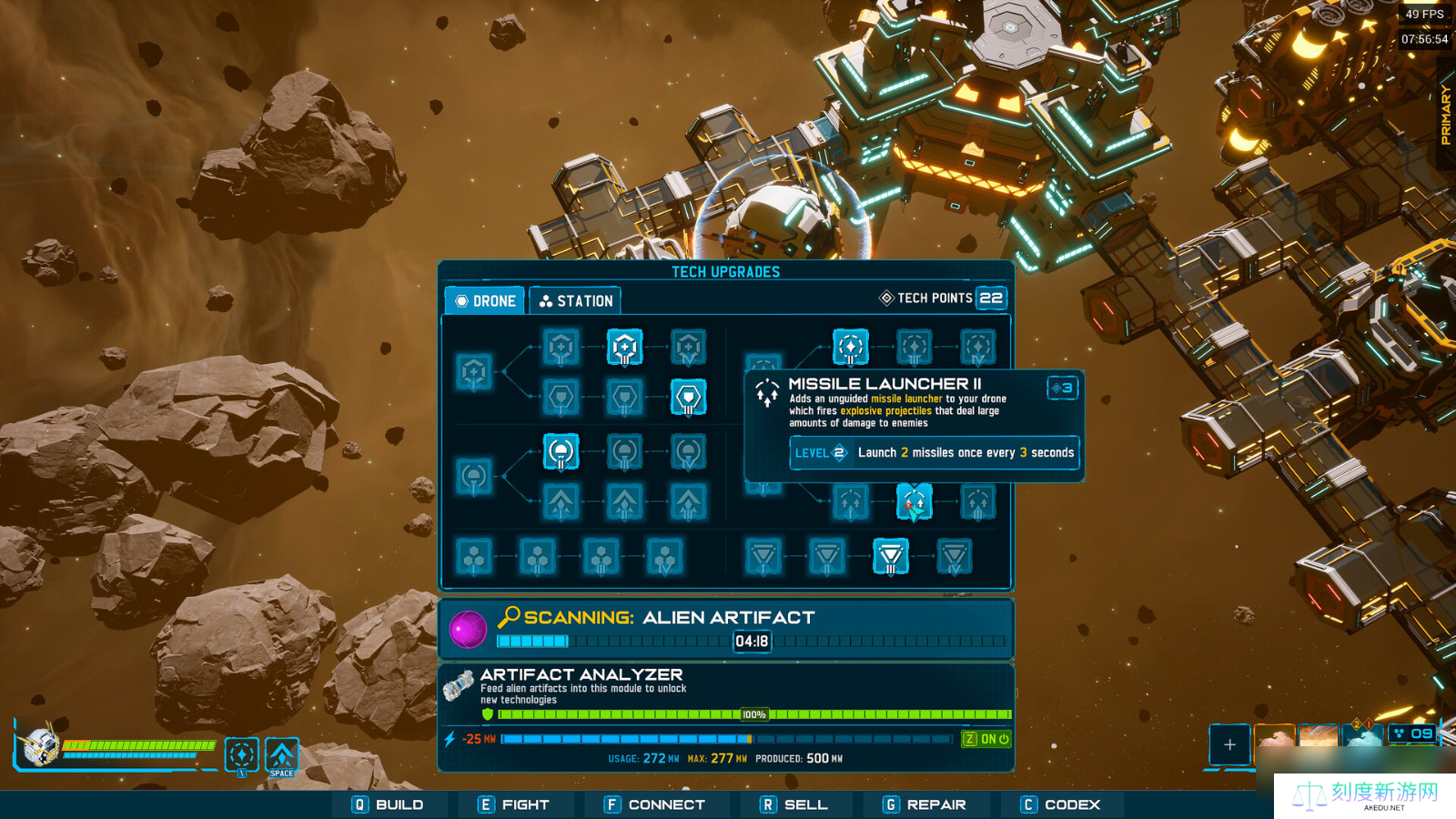1456x819 pixels.
Task: Click the highlighted hexagon drone upgrade node
Action: tap(625, 347)
